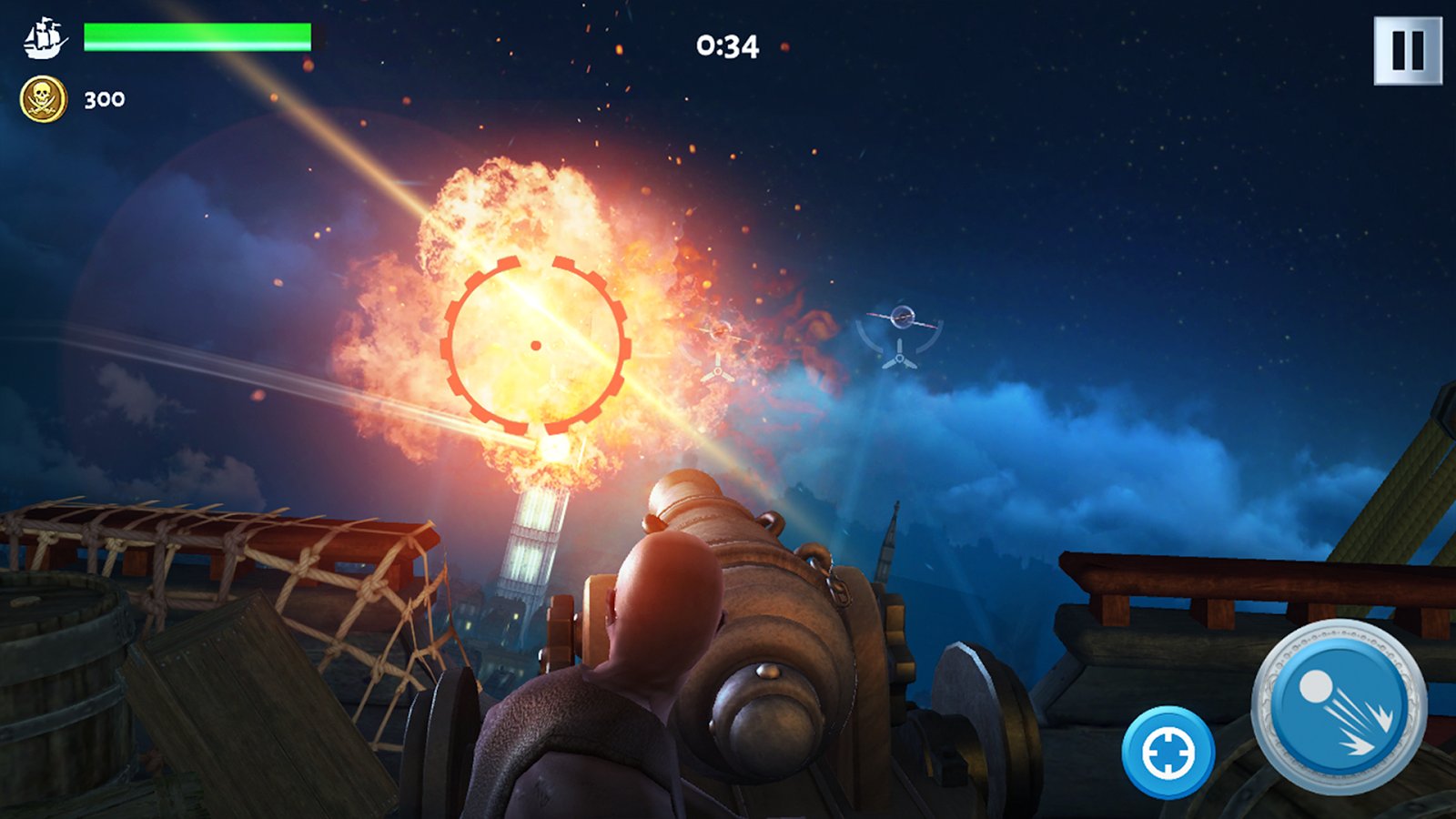This screenshot has height=819, width=1456.
Task: Tap the blue crosshair aim button
Action: pos(1168,753)
